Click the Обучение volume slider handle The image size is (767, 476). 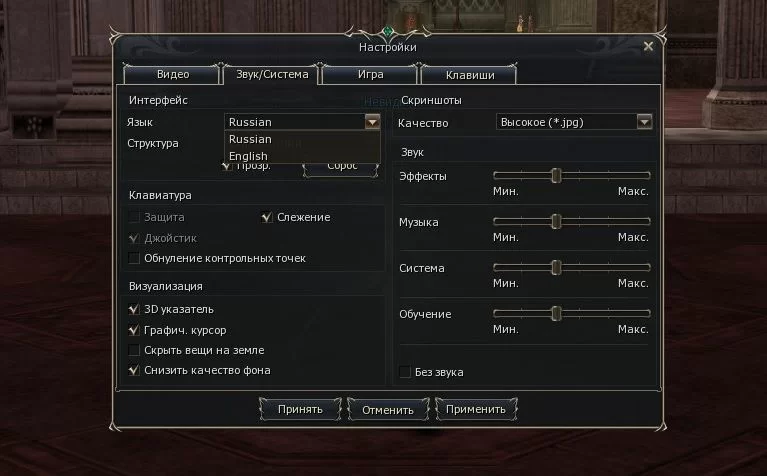(556, 314)
